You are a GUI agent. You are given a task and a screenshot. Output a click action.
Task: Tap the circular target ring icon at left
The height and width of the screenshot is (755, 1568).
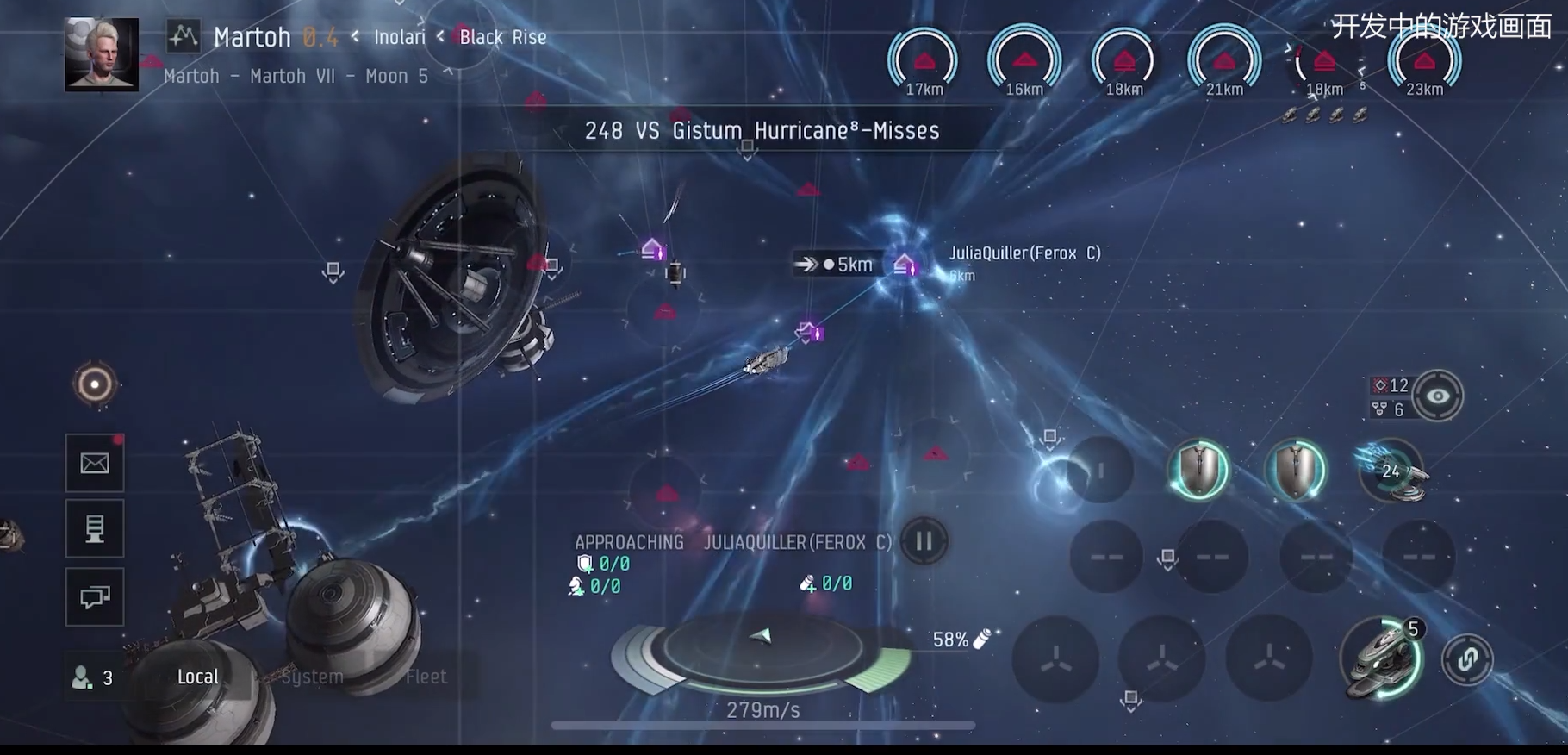(x=95, y=384)
